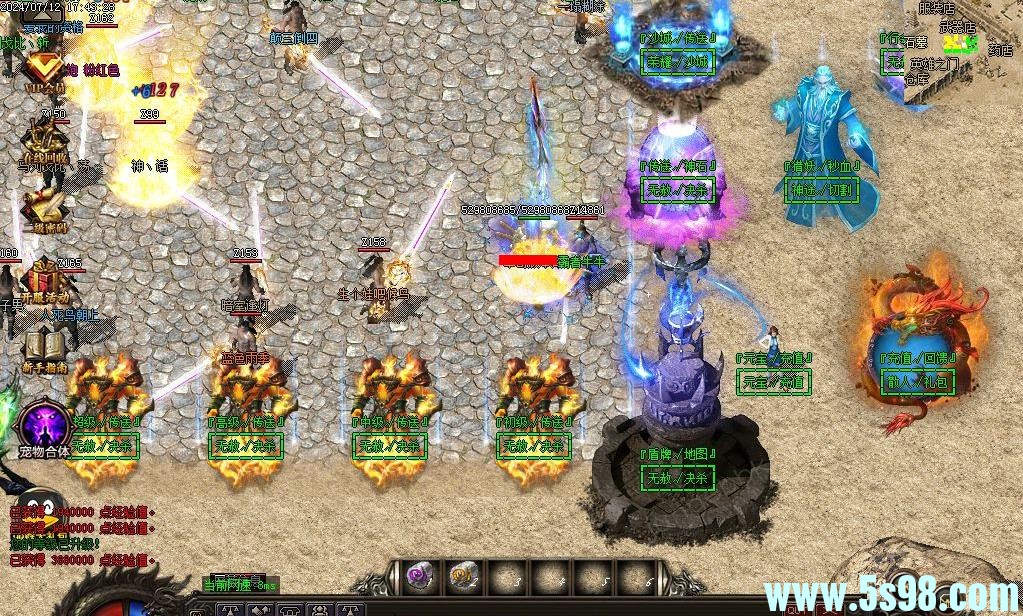Click the minimap showing the town shops
Image resolution: width=1023 pixels, height=616 pixels.
(x=962, y=52)
